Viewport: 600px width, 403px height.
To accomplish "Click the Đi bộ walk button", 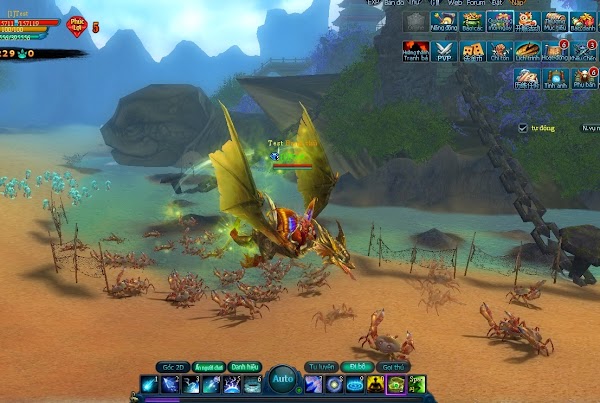I will coord(357,367).
